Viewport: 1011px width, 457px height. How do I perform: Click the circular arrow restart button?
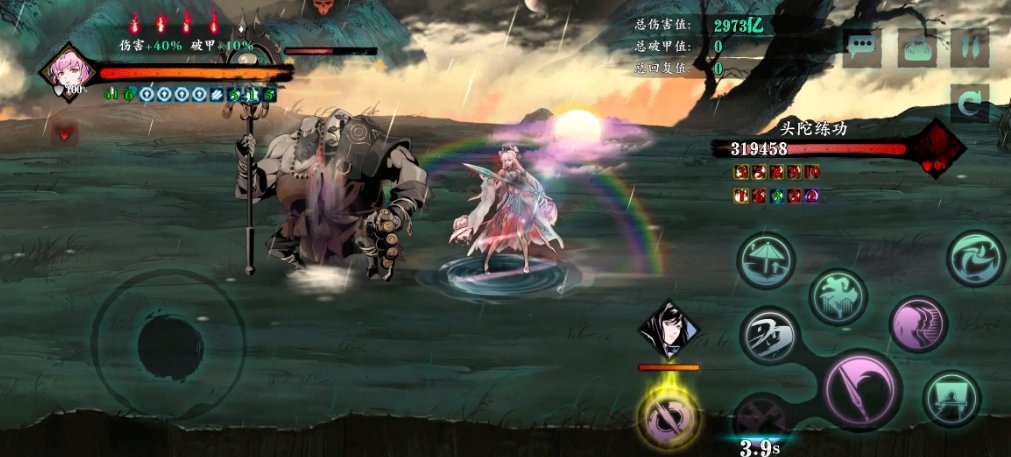[969, 102]
